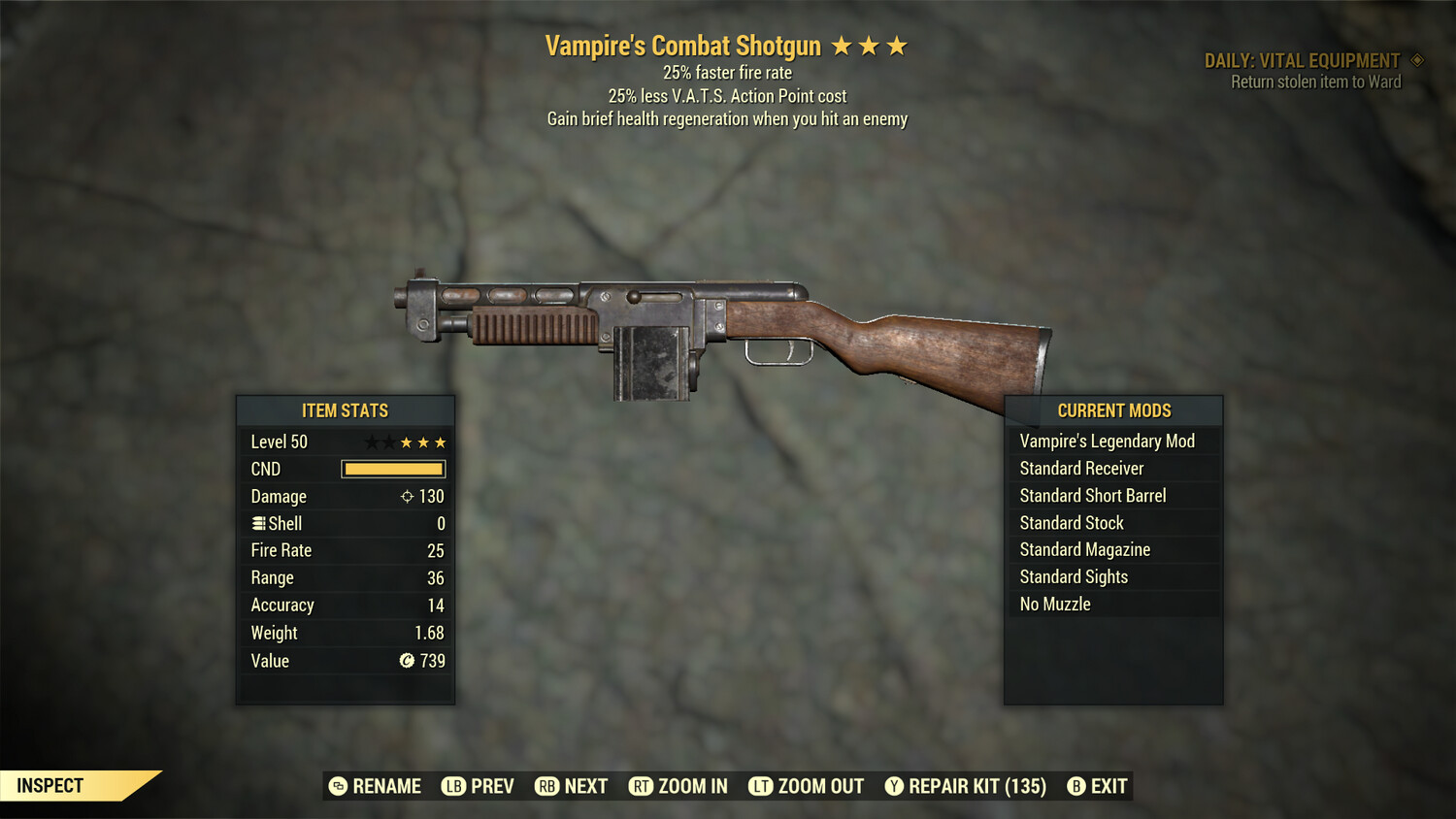
Task: Click the LB controller glyph next to PREV
Action: coord(452,786)
